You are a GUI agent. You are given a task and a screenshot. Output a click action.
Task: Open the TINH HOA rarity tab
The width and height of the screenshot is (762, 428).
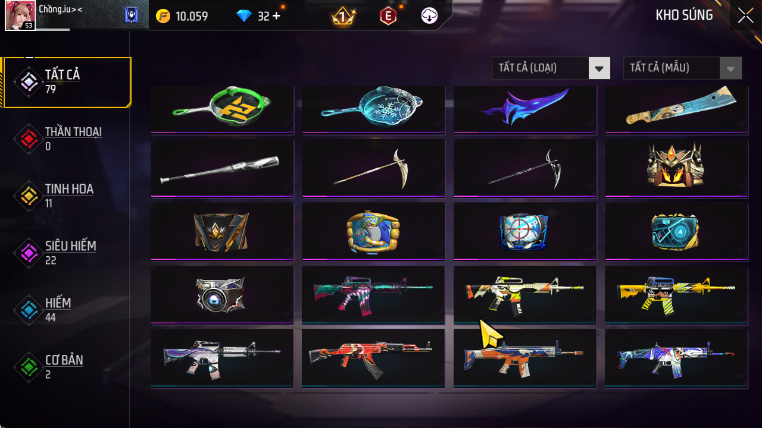[66, 195]
